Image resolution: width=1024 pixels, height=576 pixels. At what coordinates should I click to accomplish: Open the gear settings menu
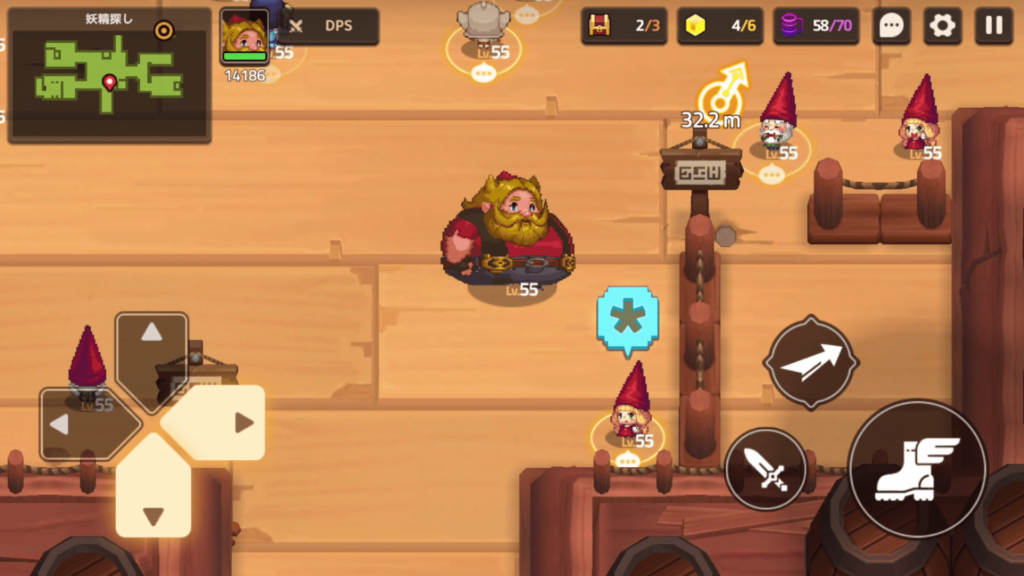942,26
